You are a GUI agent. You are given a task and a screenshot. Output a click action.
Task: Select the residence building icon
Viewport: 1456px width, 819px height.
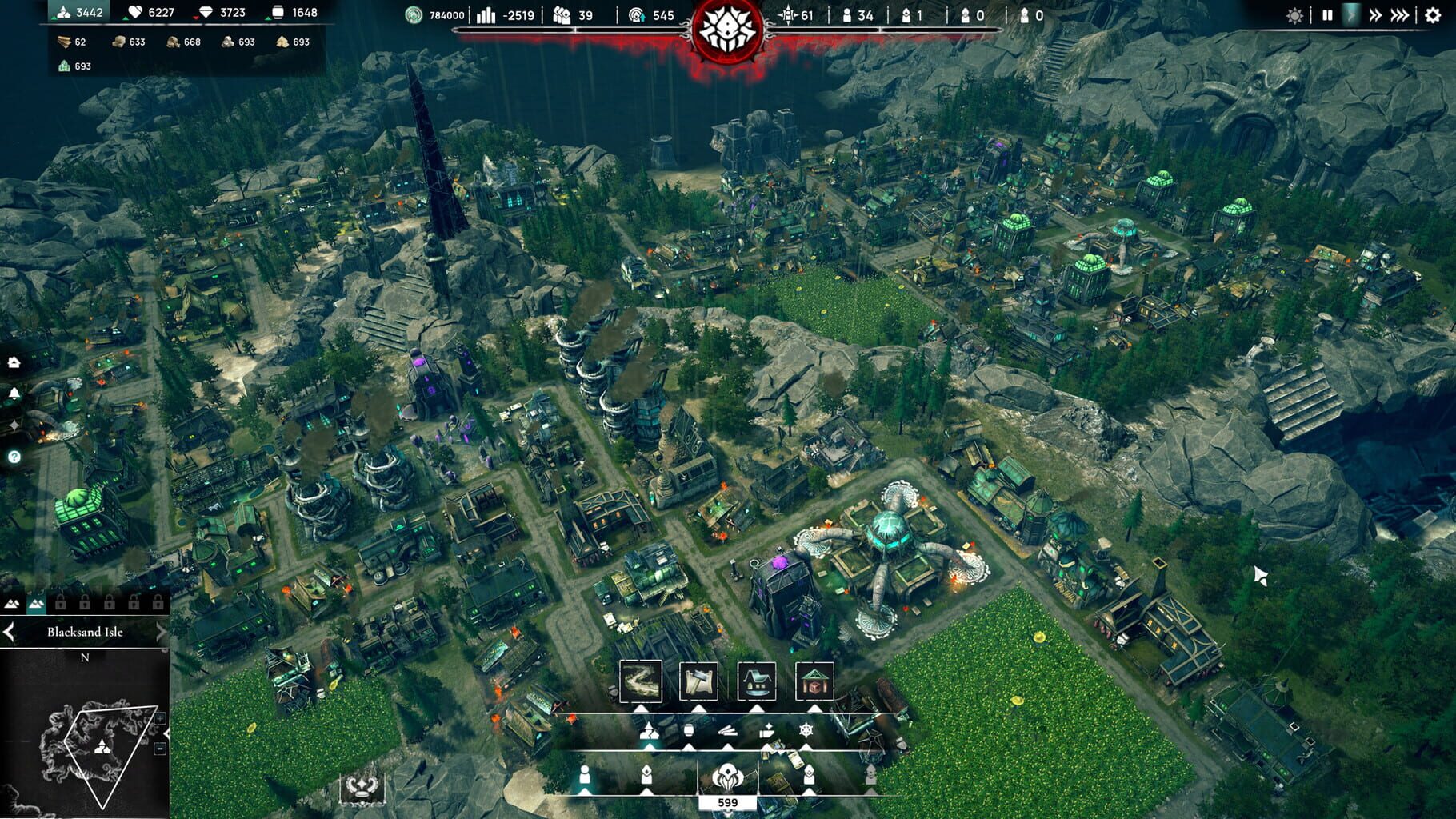757,681
